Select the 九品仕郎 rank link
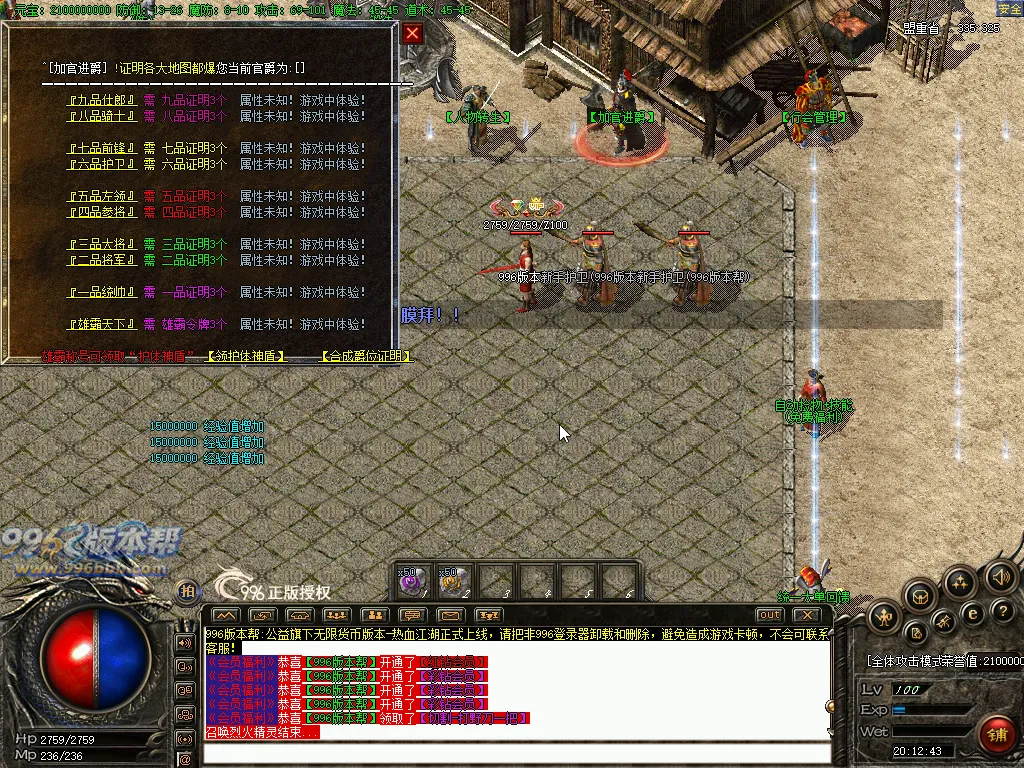The height and width of the screenshot is (768, 1024). click(x=101, y=100)
